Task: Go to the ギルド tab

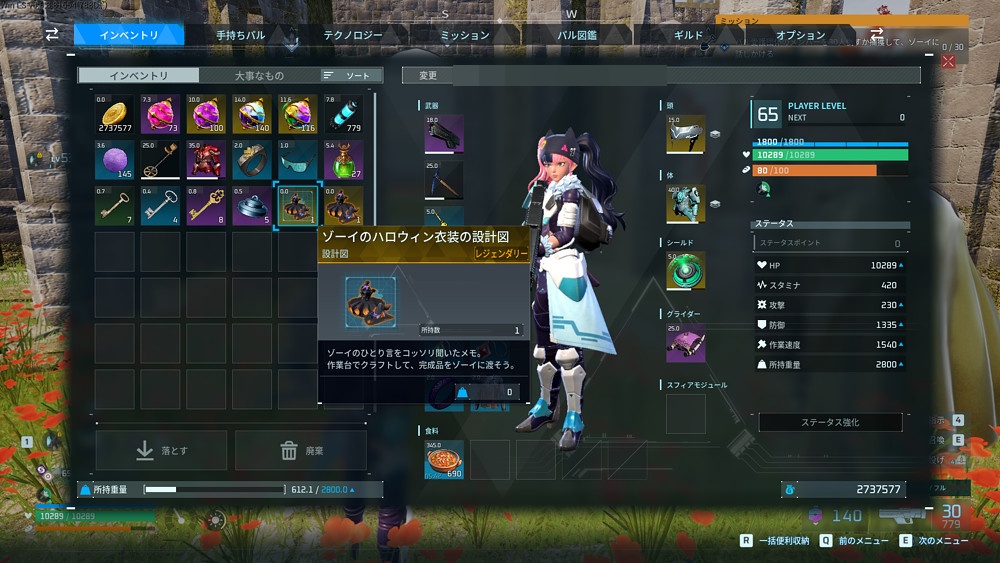Action: 689,35
